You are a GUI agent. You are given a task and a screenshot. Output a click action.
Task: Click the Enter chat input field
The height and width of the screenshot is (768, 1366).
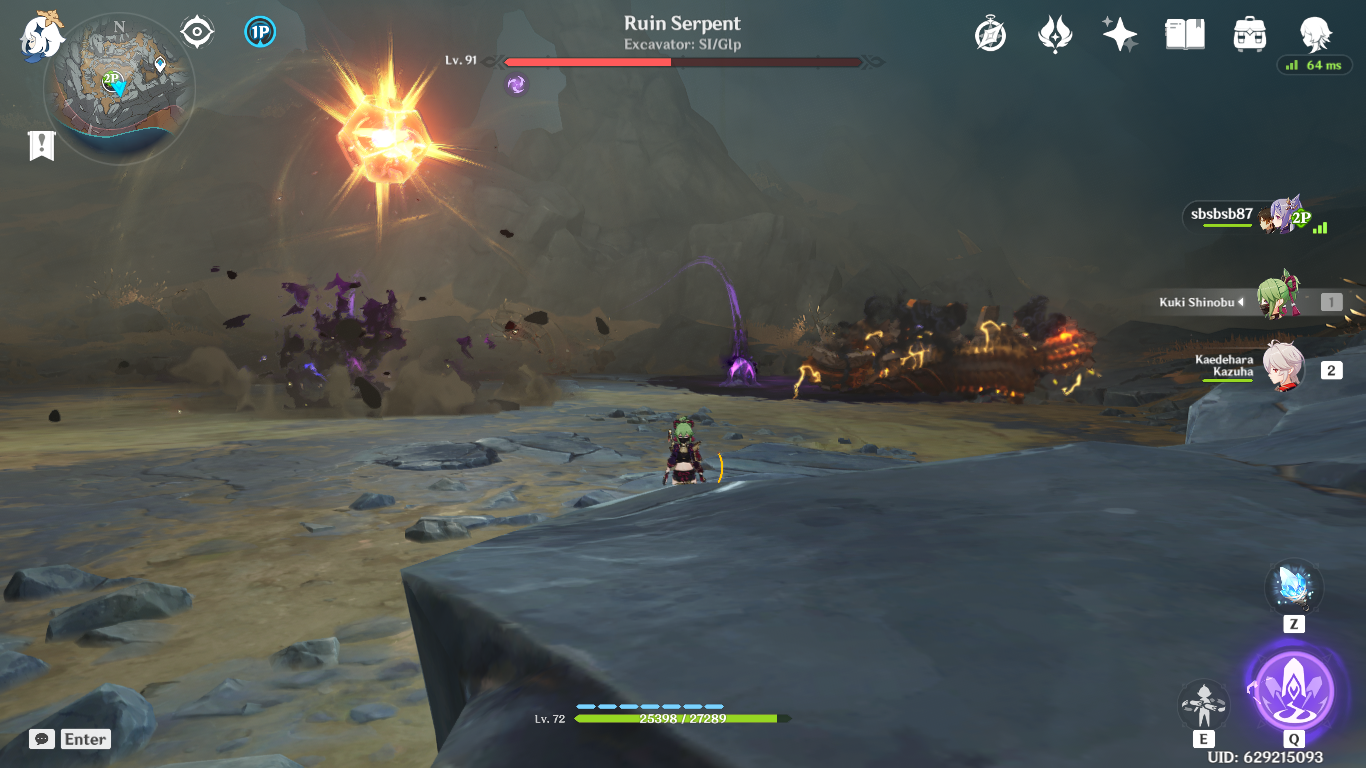tap(83, 739)
